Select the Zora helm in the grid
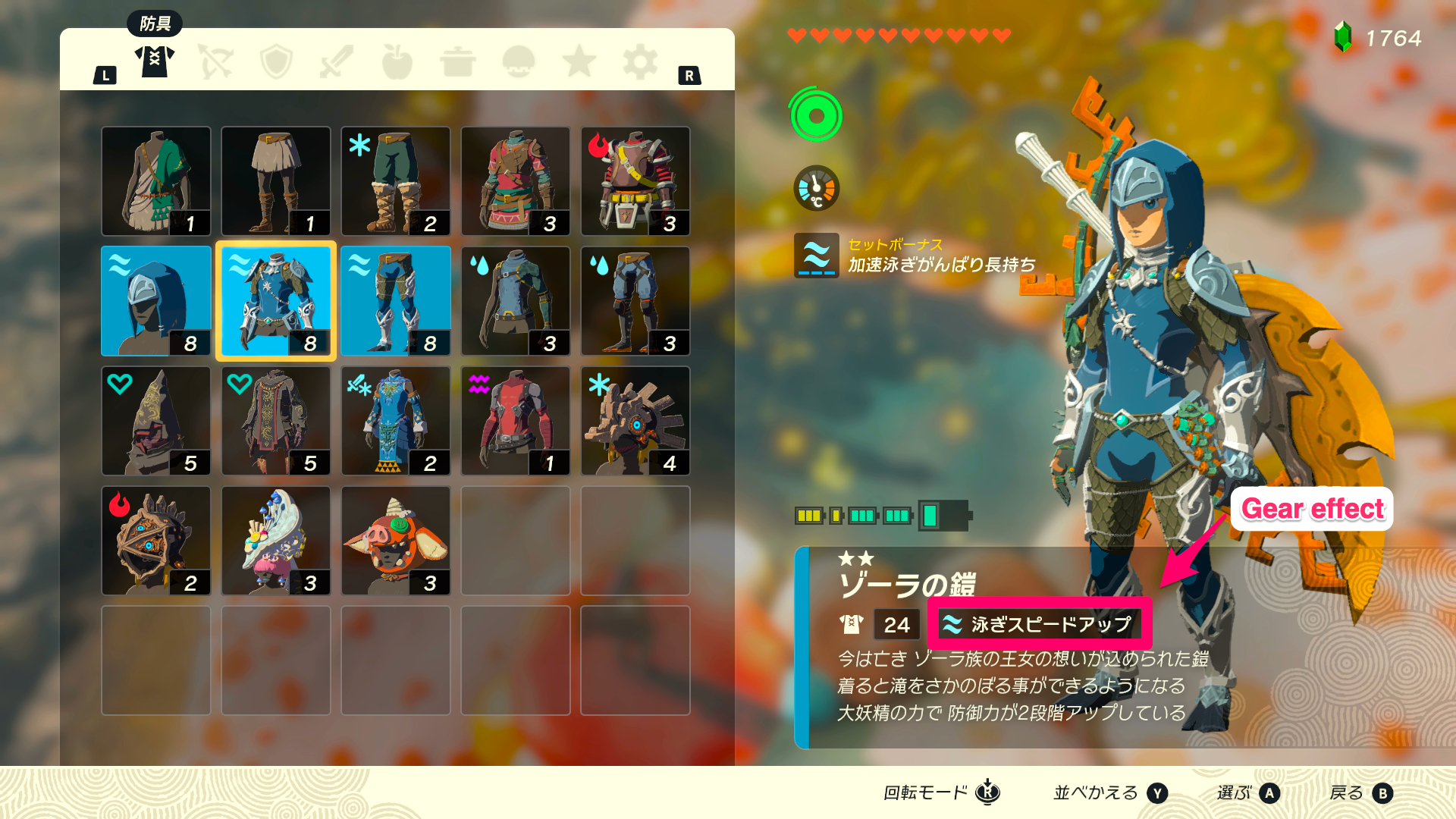The height and width of the screenshot is (819, 1456). tap(155, 300)
